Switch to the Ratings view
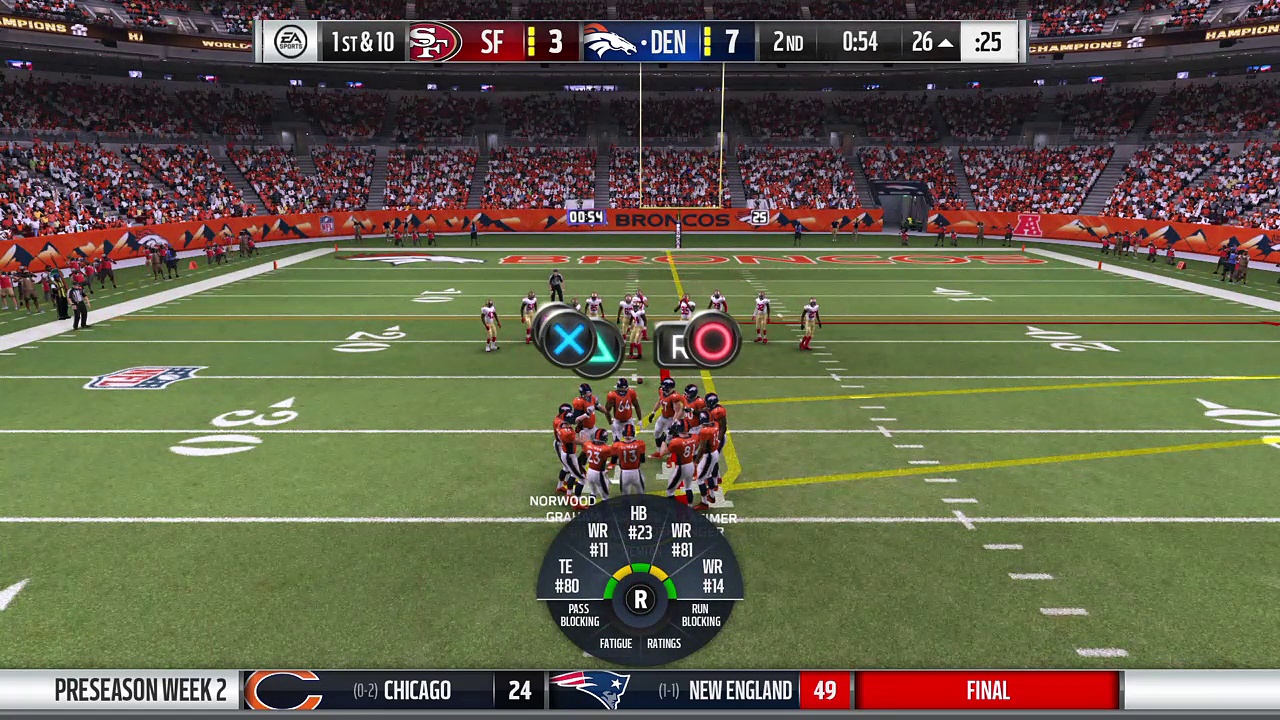 [664, 644]
